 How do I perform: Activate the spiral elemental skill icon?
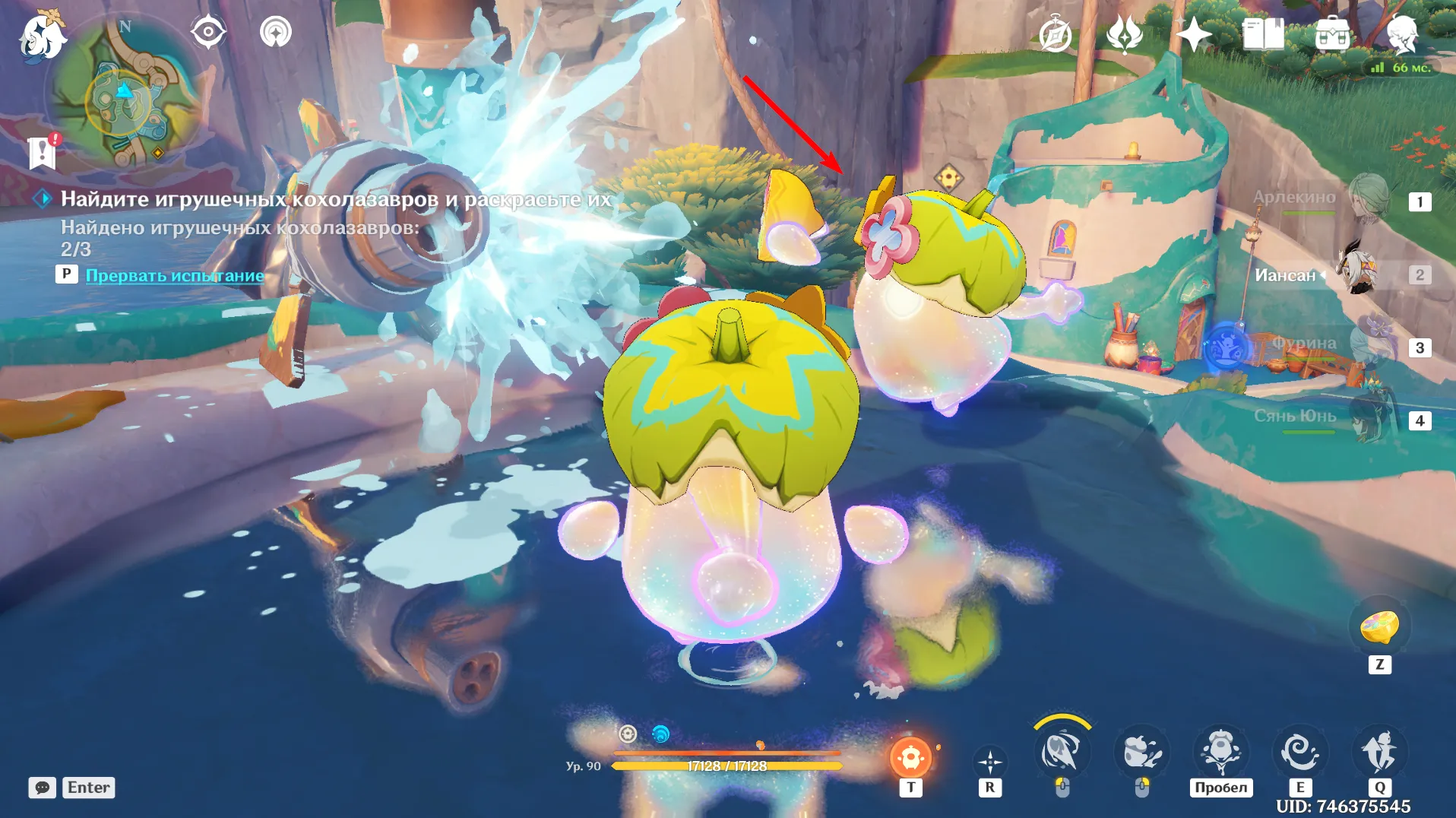(x=1299, y=753)
